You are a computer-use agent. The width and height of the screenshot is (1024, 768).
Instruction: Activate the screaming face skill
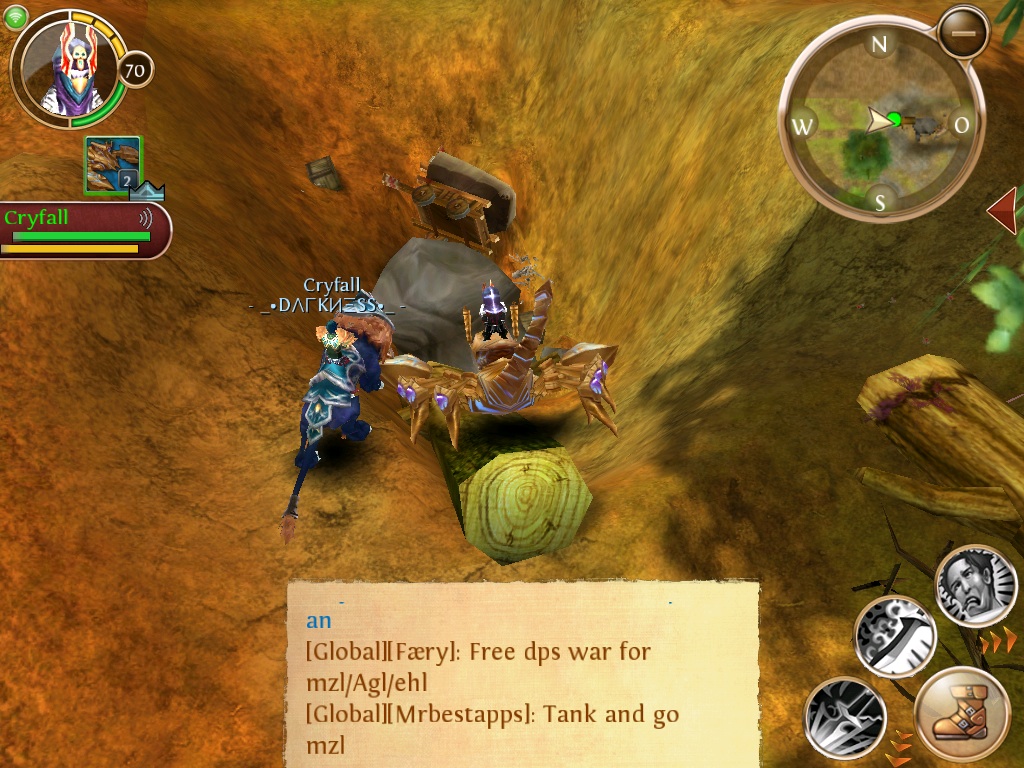click(976, 585)
